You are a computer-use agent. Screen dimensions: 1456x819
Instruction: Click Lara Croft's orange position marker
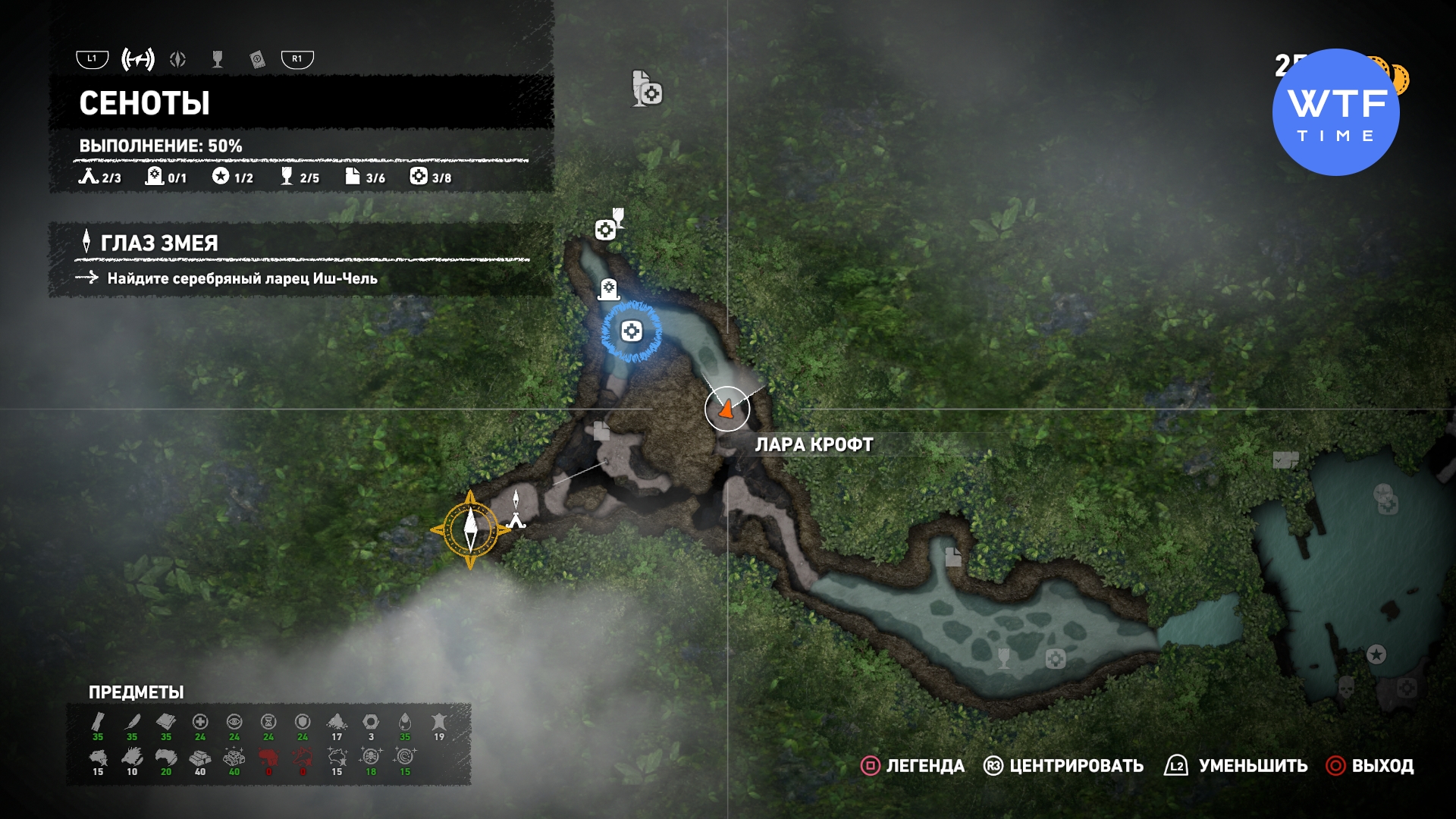coord(726,409)
